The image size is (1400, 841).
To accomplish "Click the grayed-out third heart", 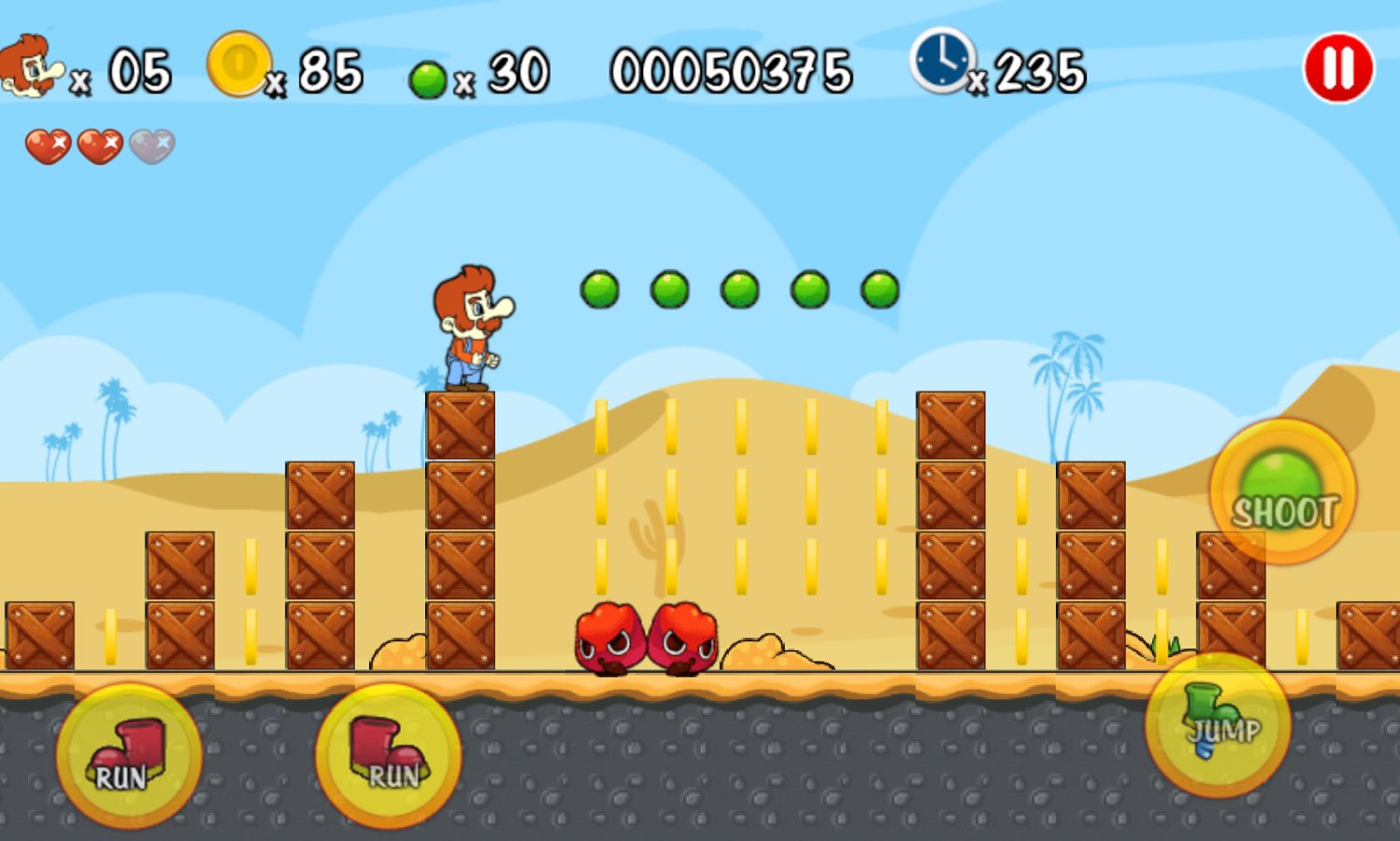I will tap(150, 145).
